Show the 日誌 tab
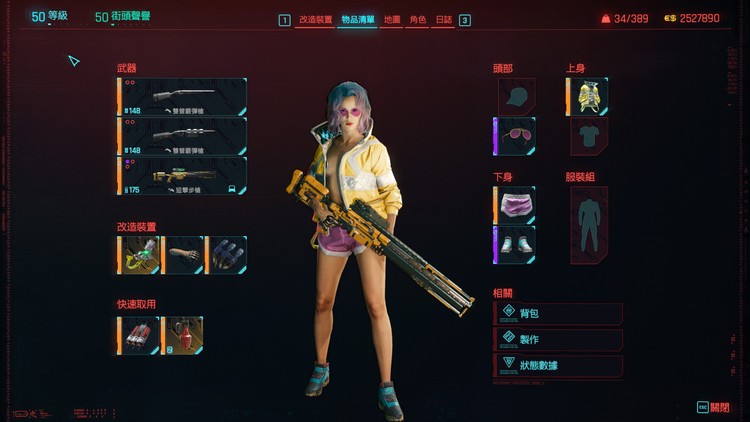 click(443, 19)
